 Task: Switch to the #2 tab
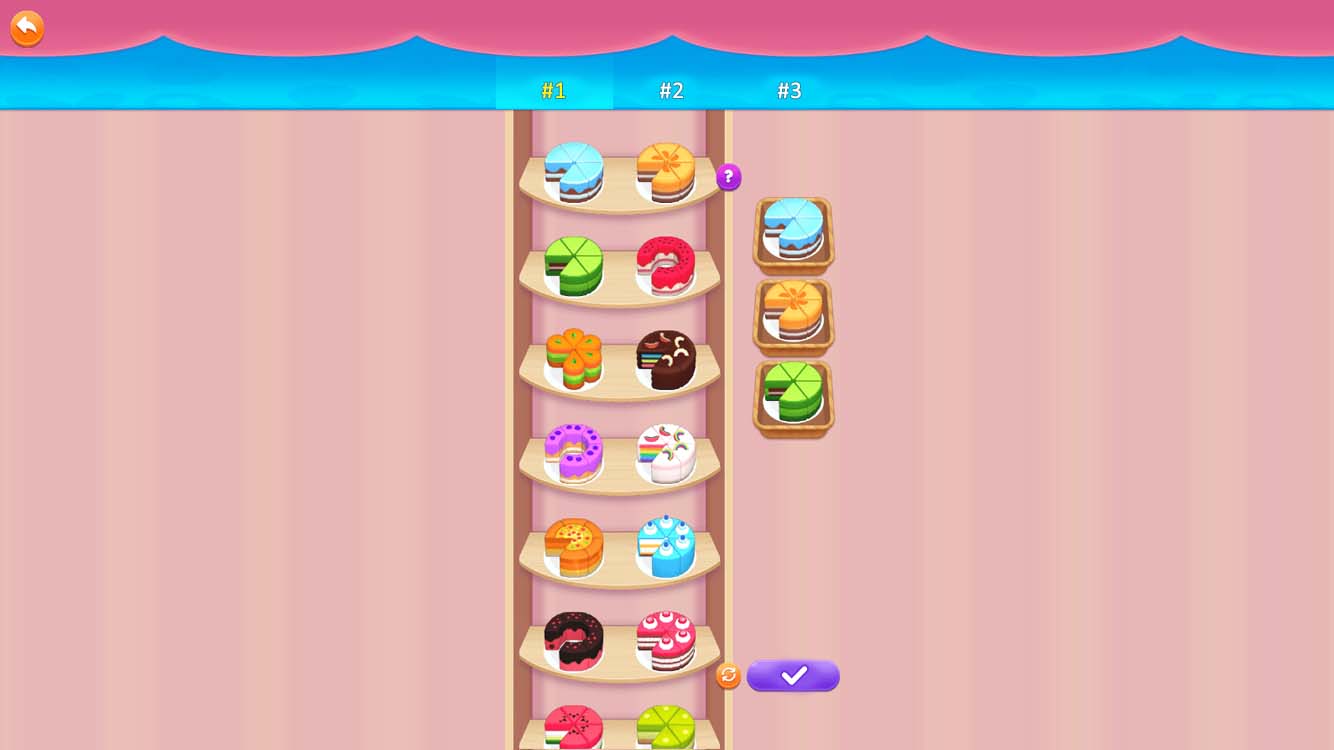[x=672, y=91]
